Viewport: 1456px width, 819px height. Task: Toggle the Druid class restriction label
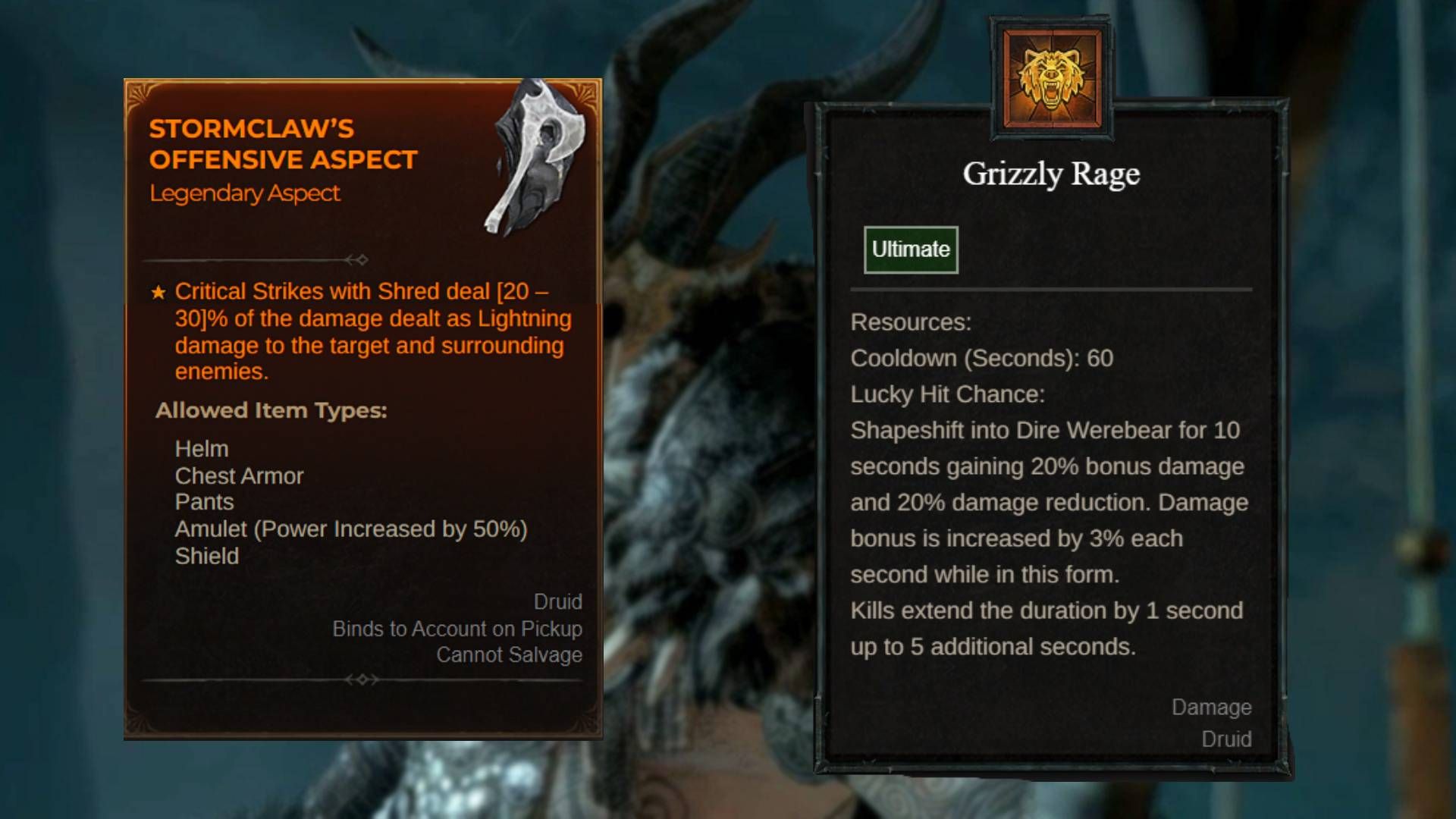pyautogui.click(x=559, y=601)
